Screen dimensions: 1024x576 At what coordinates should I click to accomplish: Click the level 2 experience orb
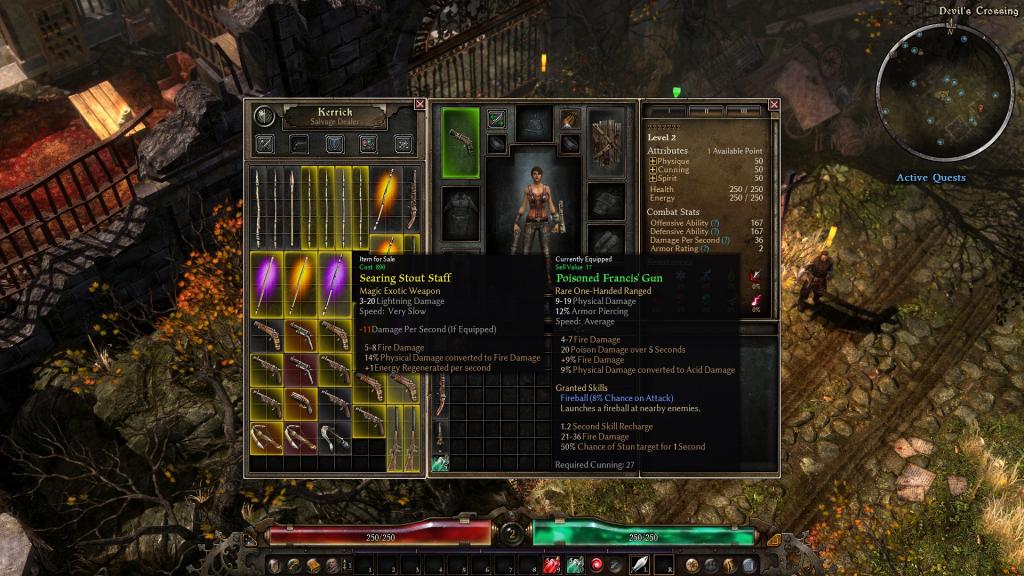click(512, 532)
